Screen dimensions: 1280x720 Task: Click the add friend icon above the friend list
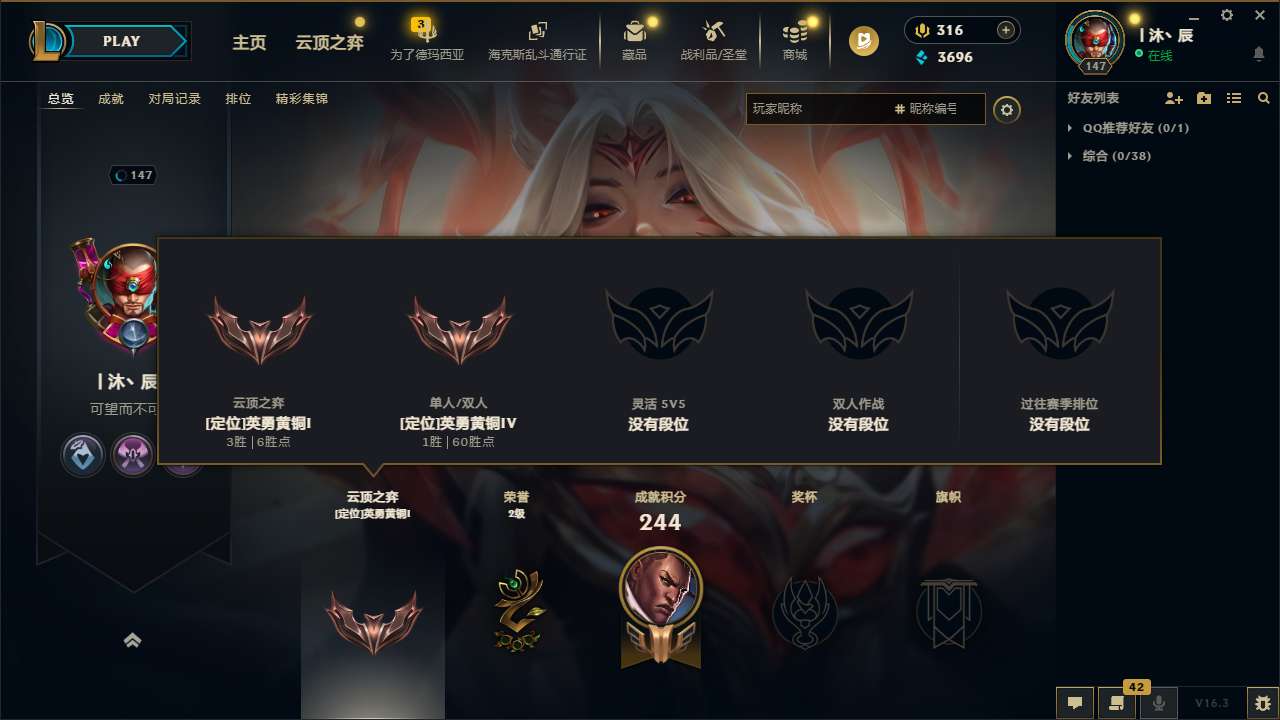click(1172, 99)
